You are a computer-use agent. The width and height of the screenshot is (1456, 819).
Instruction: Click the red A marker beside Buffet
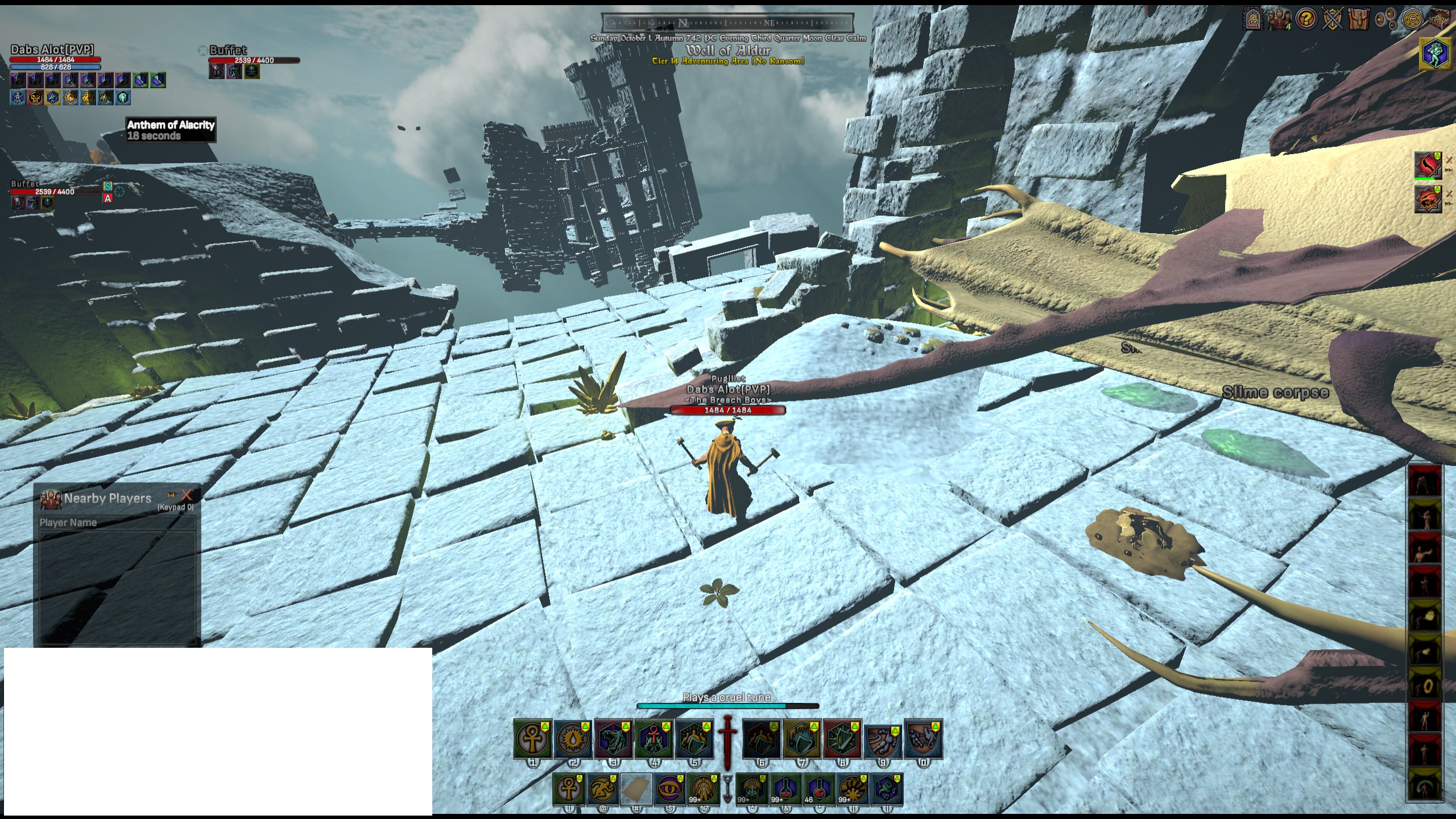coord(107,198)
